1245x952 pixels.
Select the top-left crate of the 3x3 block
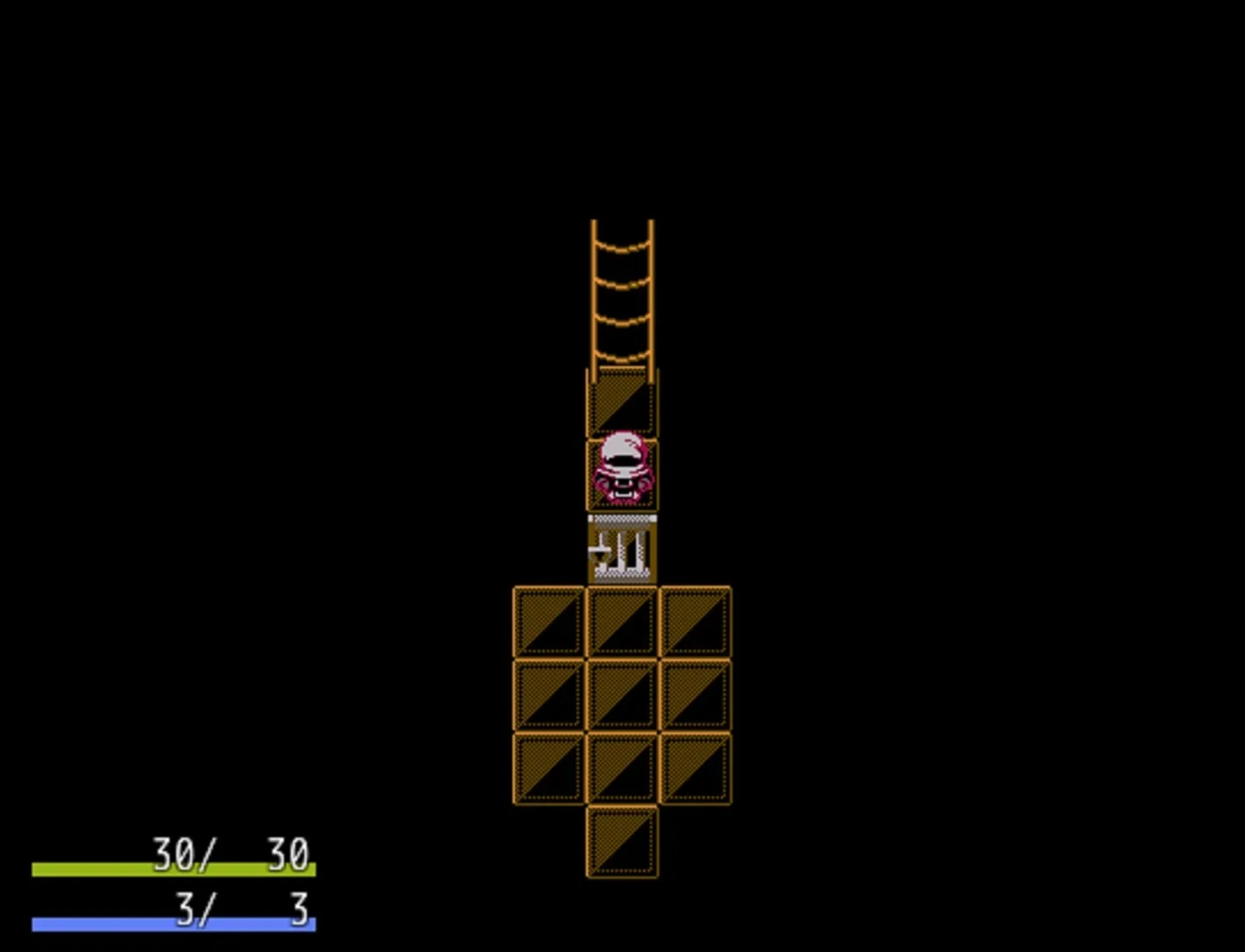click(x=548, y=620)
